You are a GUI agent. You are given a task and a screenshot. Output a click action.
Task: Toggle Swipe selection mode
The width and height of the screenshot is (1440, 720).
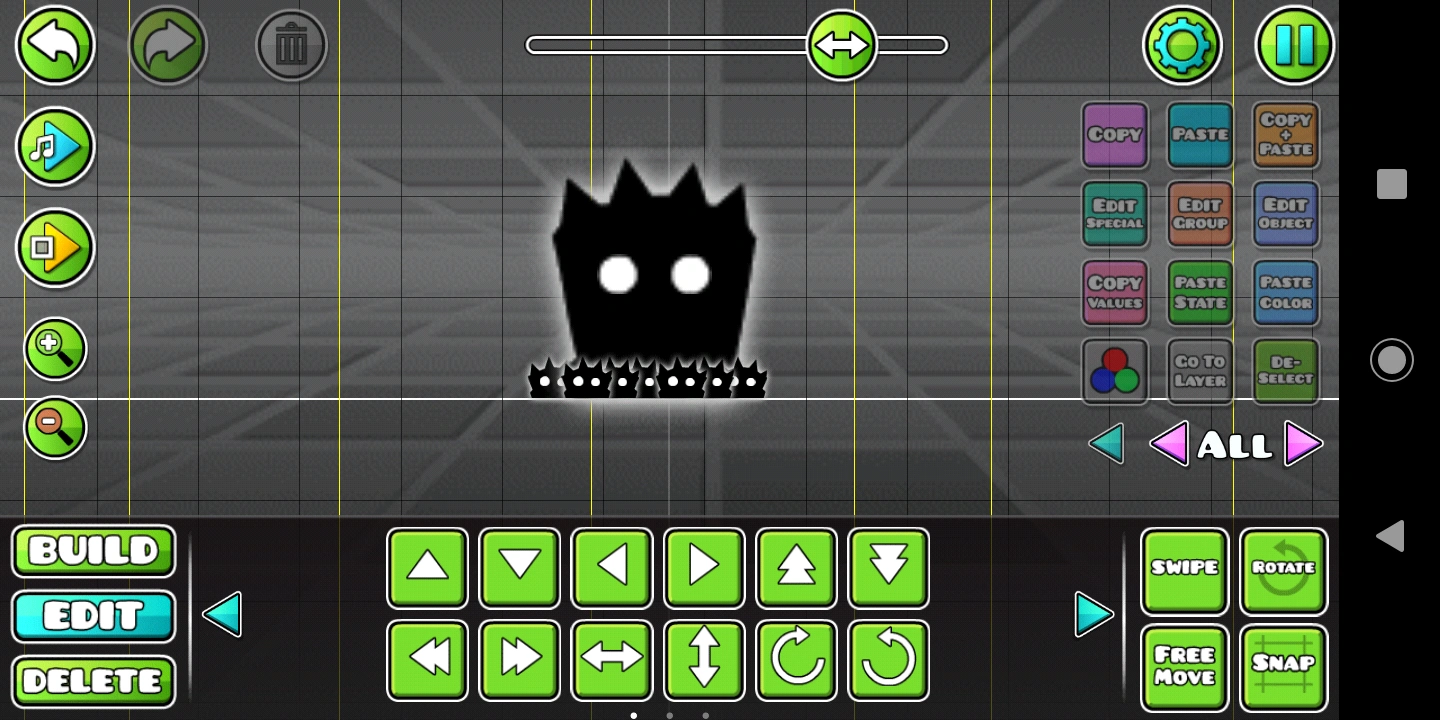point(1184,568)
